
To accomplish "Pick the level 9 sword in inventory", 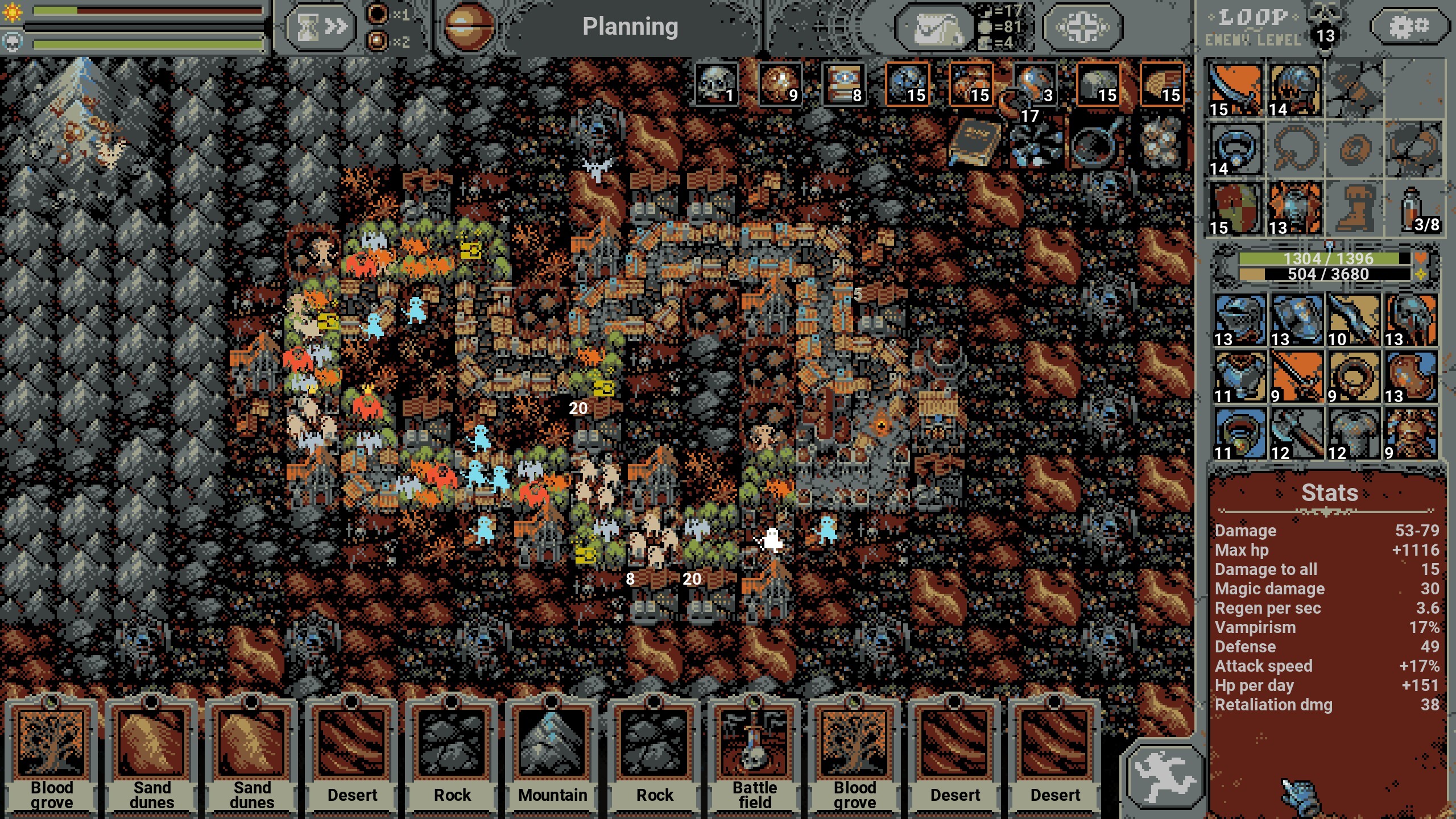I will [x=1296, y=377].
